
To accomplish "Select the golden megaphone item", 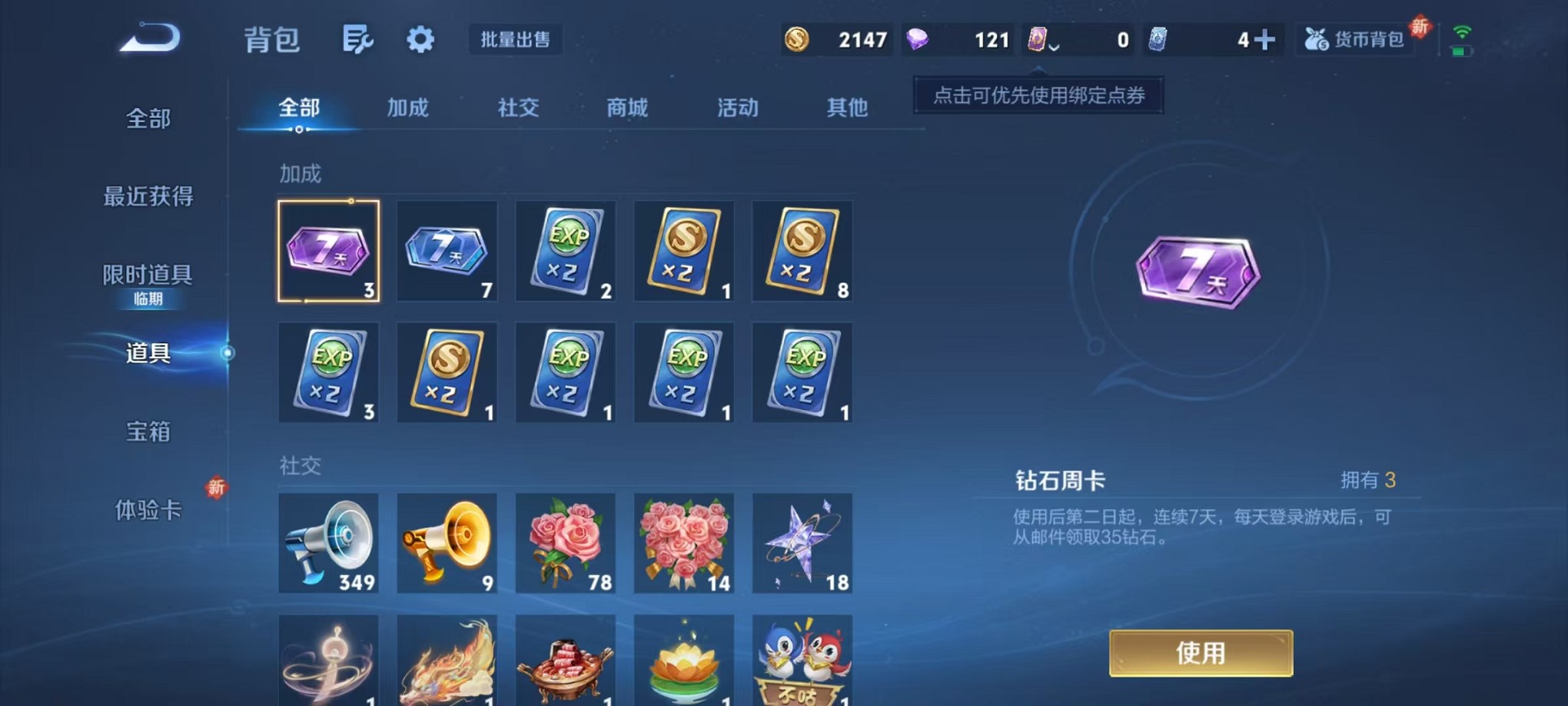I will [447, 543].
